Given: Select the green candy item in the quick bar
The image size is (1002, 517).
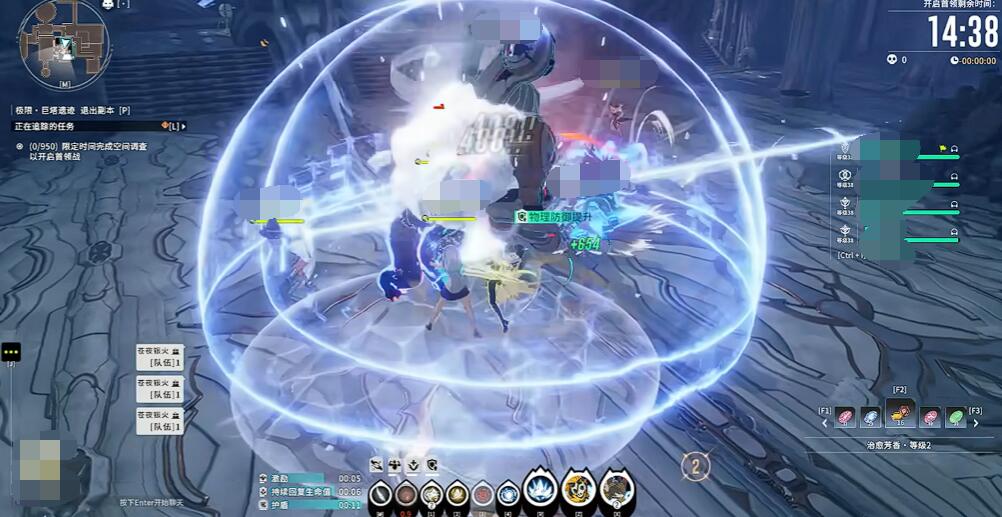Looking at the screenshot, I should (956, 417).
